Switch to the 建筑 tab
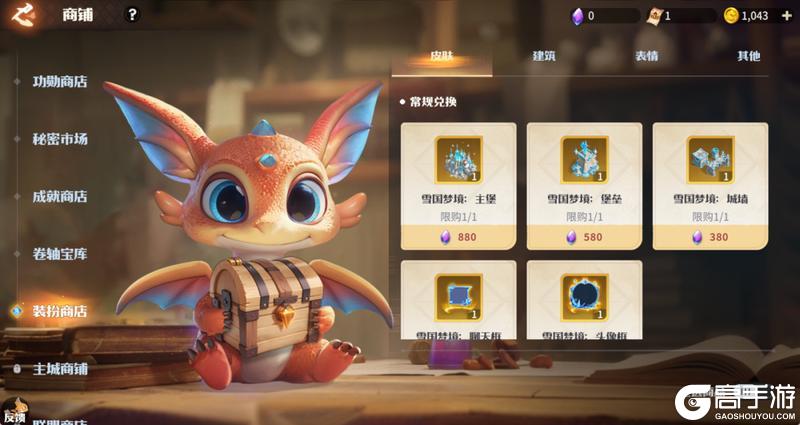Screen dimensions: 800x425 pyautogui.click(x=544, y=56)
